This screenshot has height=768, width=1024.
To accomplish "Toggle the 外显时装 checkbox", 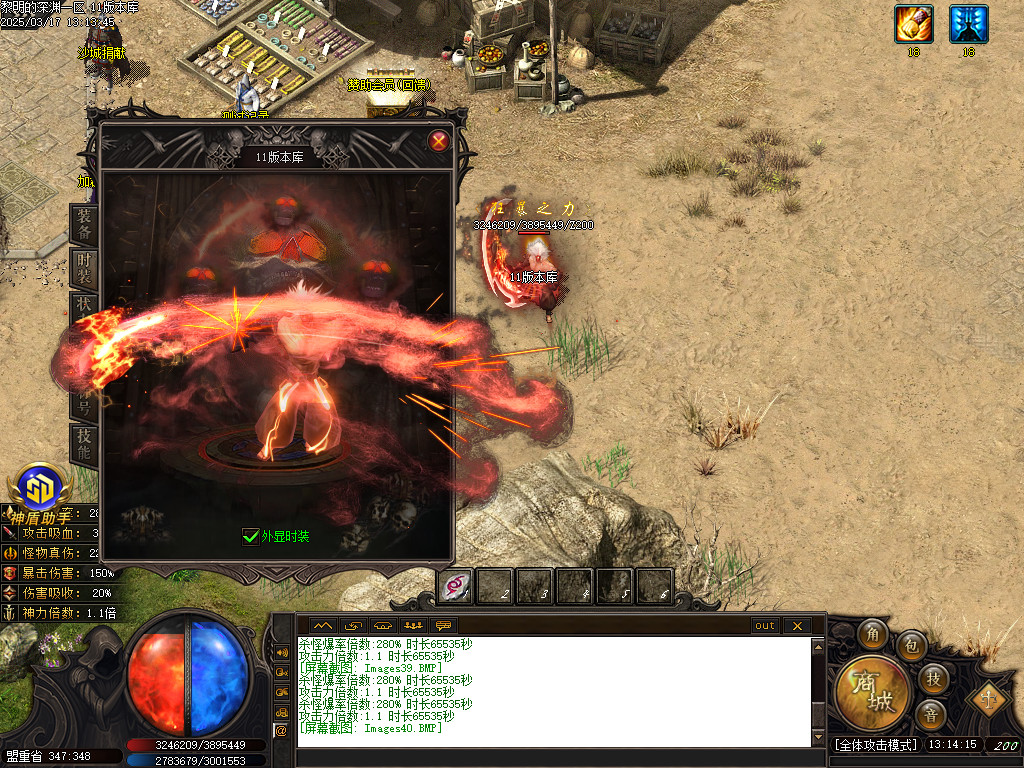I will (251, 536).
